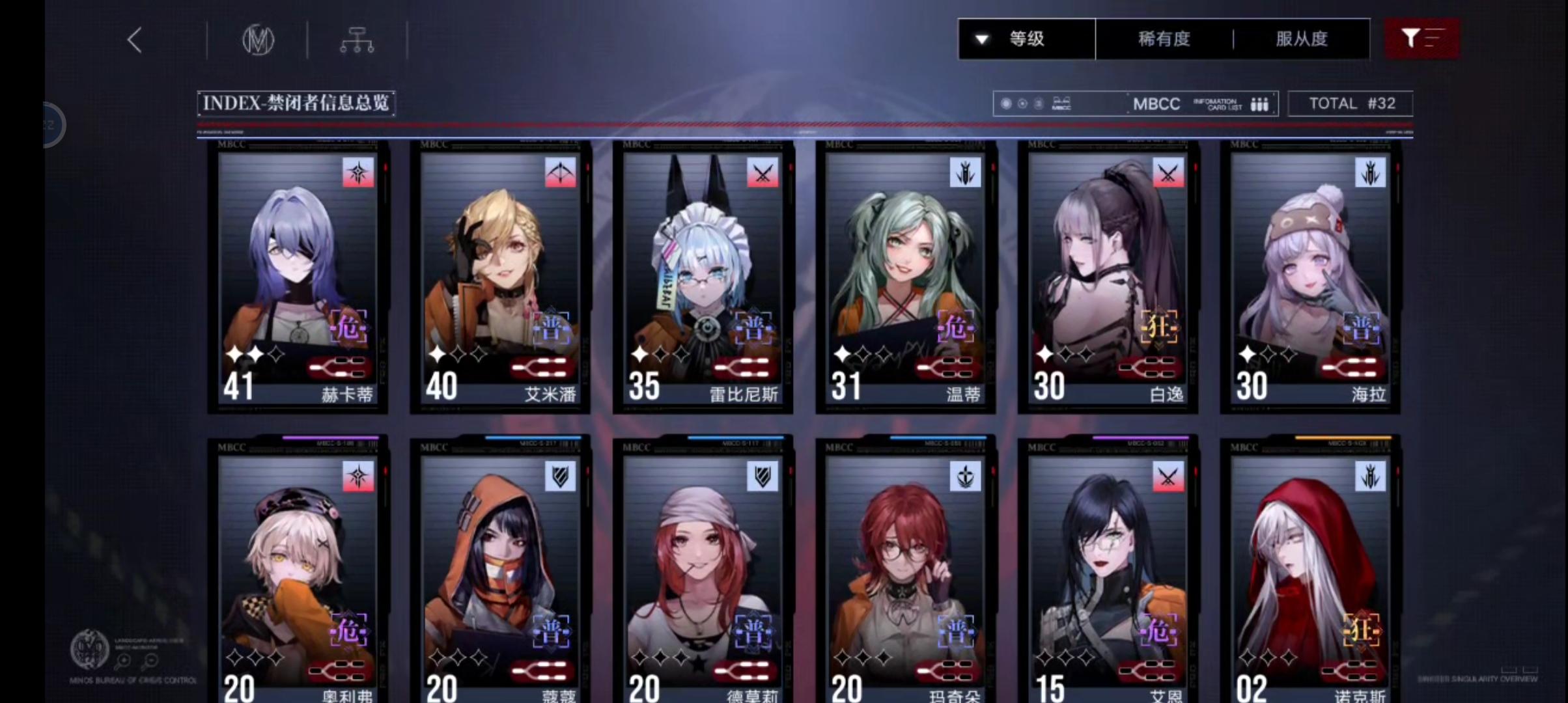Image resolution: width=1568 pixels, height=703 pixels.
Task: Click the bow class icon on 艾米潘's card
Action: (561, 173)
